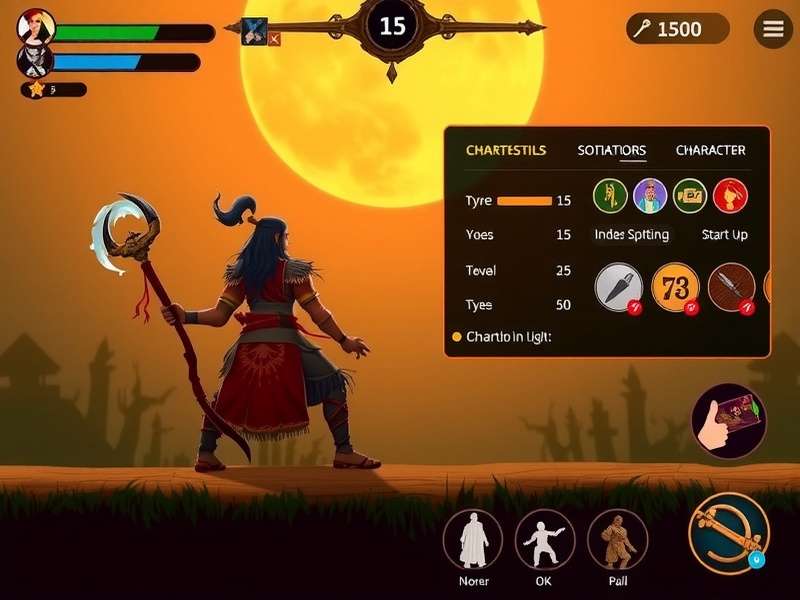Switch to the Sotiatiors tab
This screenshot has height=600, width=800.
point(612,151)
